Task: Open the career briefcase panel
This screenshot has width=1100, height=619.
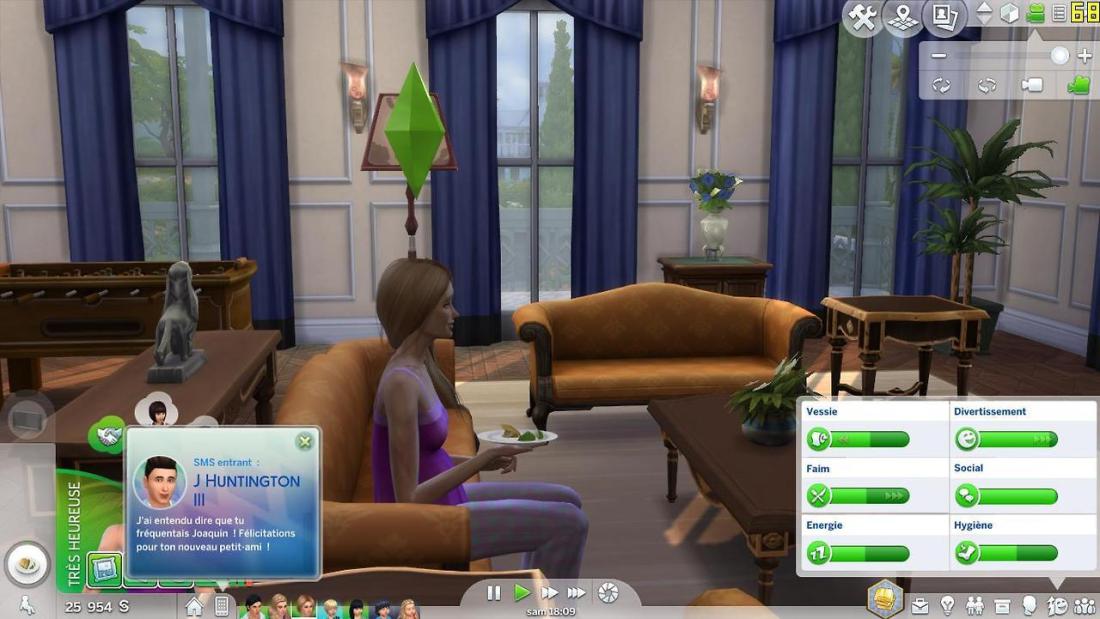Action: [x=920, y=606]
